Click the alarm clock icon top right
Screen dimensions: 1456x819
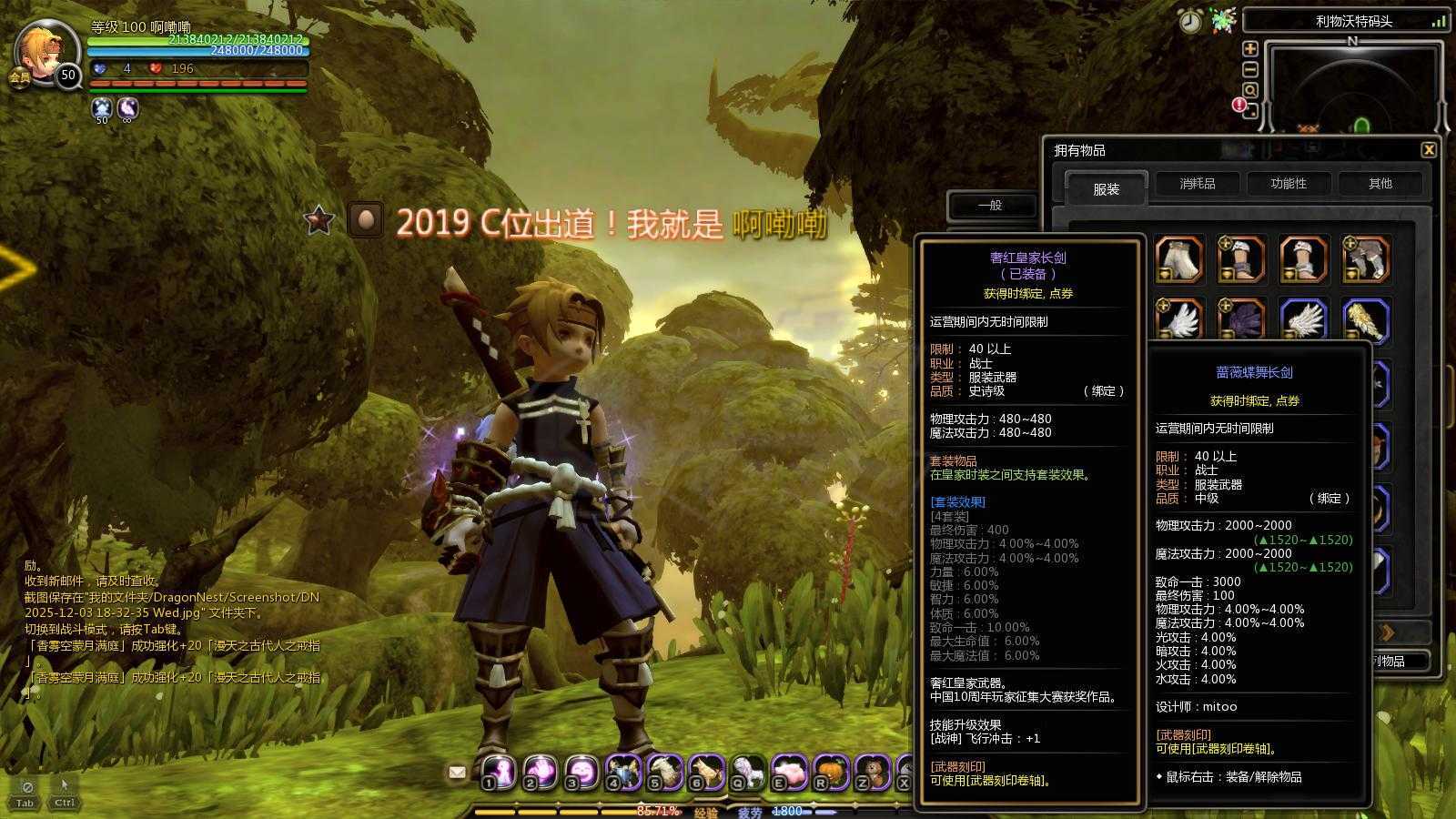1192,25
